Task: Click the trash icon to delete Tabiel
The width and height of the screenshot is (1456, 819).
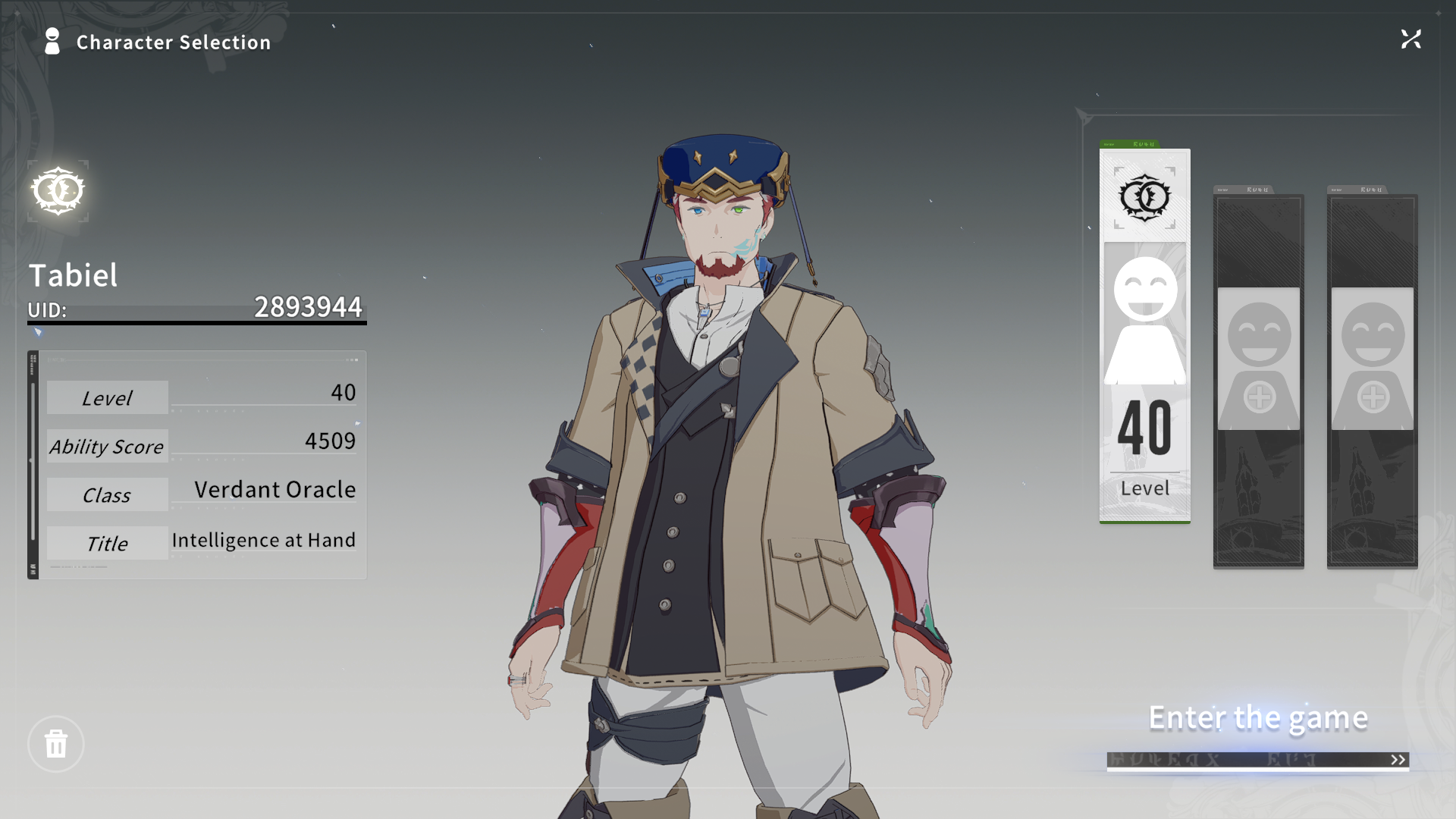Action: coord(55,744)
